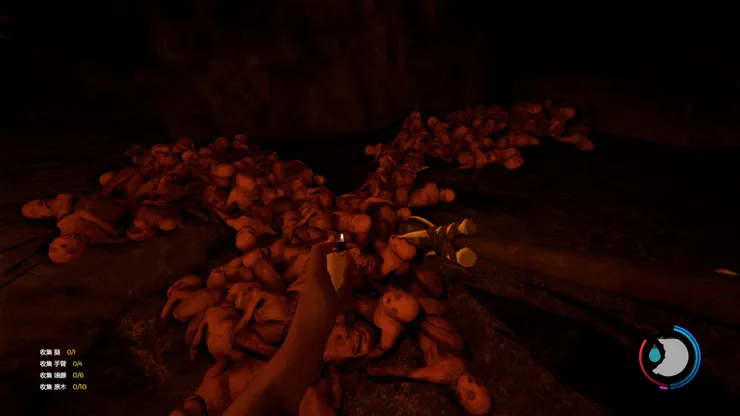
Task: Click the 收集 手臂 objective in the tracker
Action: point(61,363)
